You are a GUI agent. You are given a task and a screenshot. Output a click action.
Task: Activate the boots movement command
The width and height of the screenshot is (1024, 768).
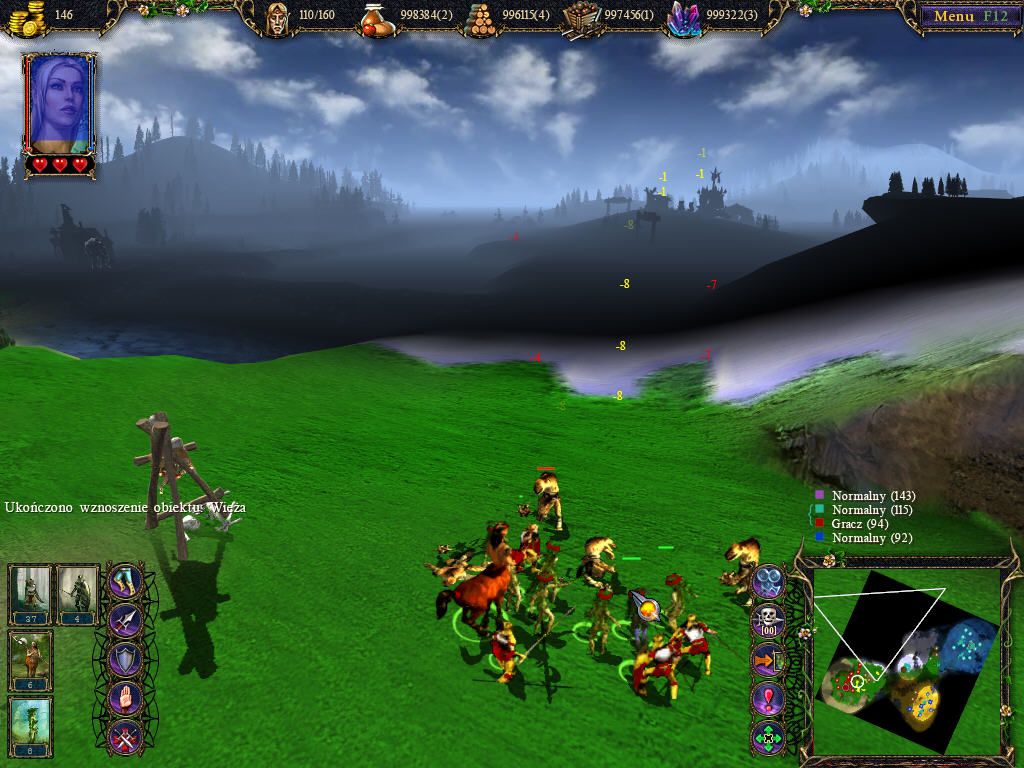pos(125,582)
